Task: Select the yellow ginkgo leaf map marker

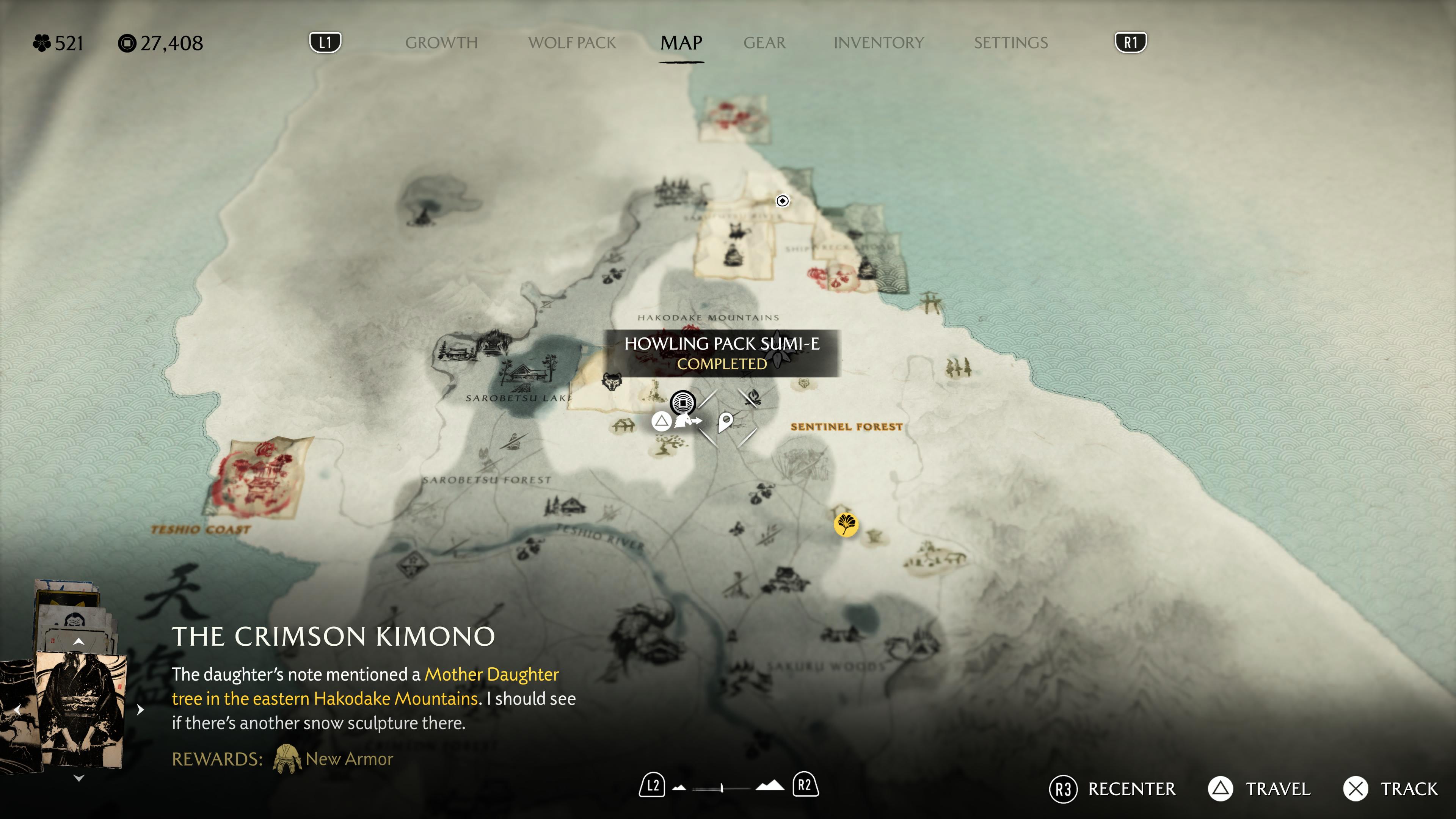Action: coord(846,524)
